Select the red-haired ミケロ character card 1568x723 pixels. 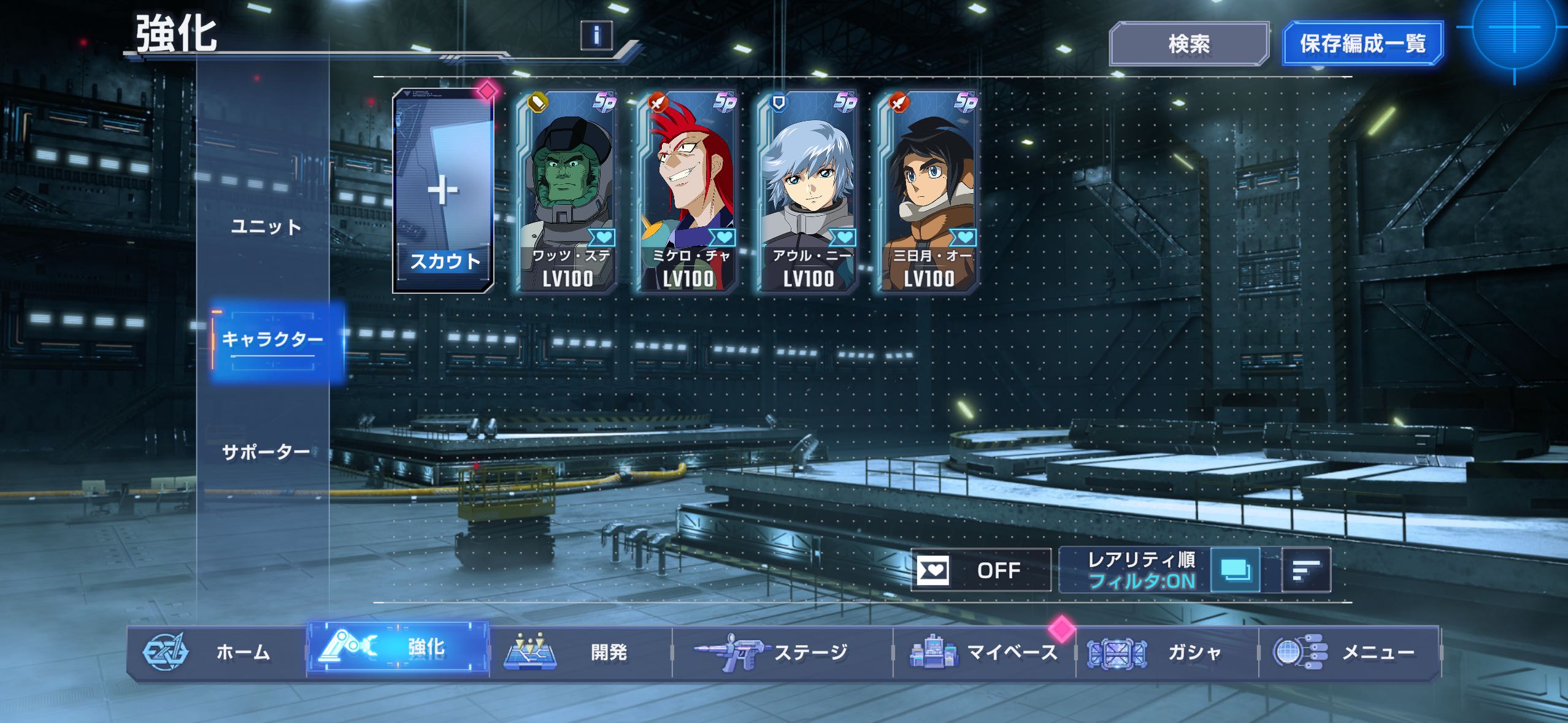coord(687,191)
